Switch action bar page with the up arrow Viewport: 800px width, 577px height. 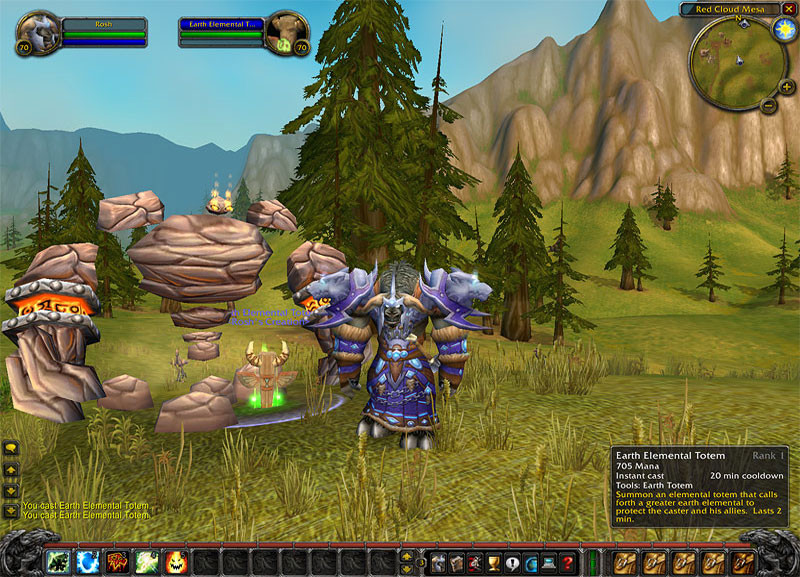pyautogui.click(x=406, y=554)
